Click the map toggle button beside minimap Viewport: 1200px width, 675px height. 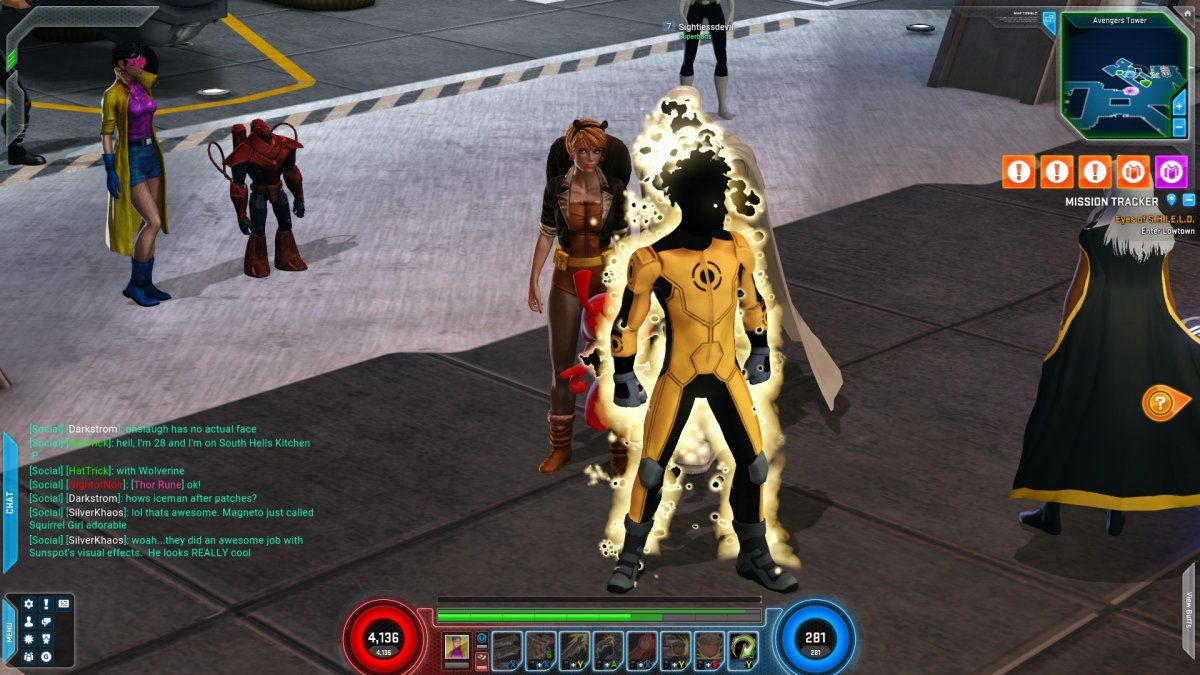click(1049, 19)
